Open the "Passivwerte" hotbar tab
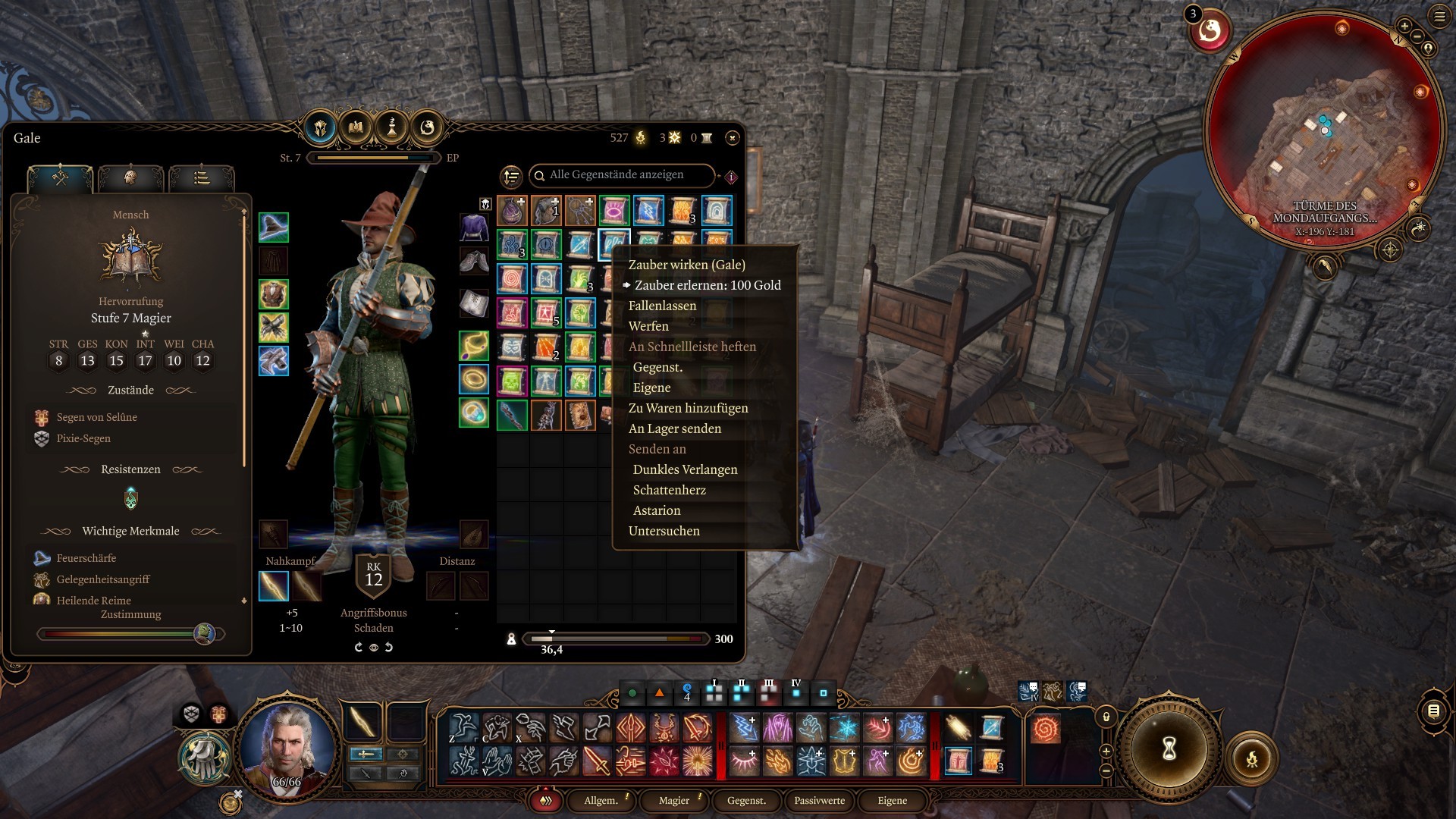 [x=819, y=801]
